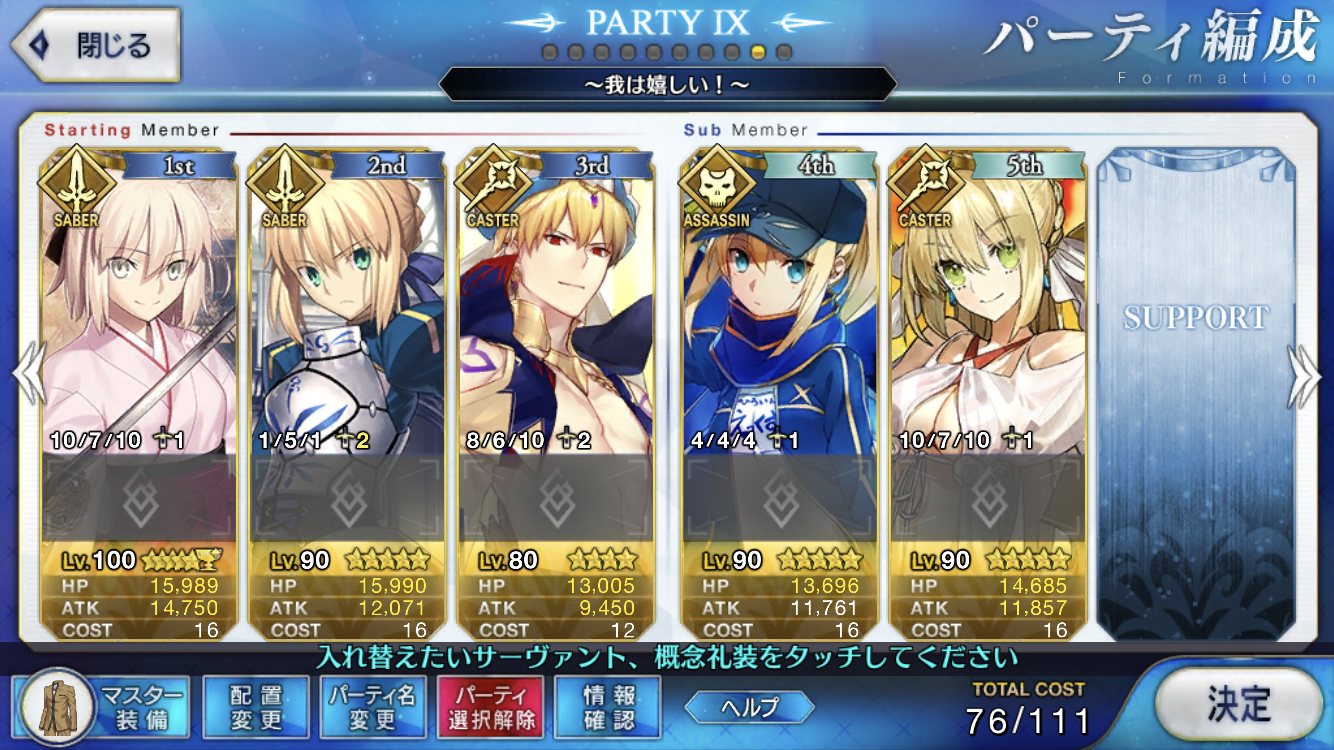Jump to the last party page dot
Viewport: 1334px width, 750px height.
(x=784, y=51)
